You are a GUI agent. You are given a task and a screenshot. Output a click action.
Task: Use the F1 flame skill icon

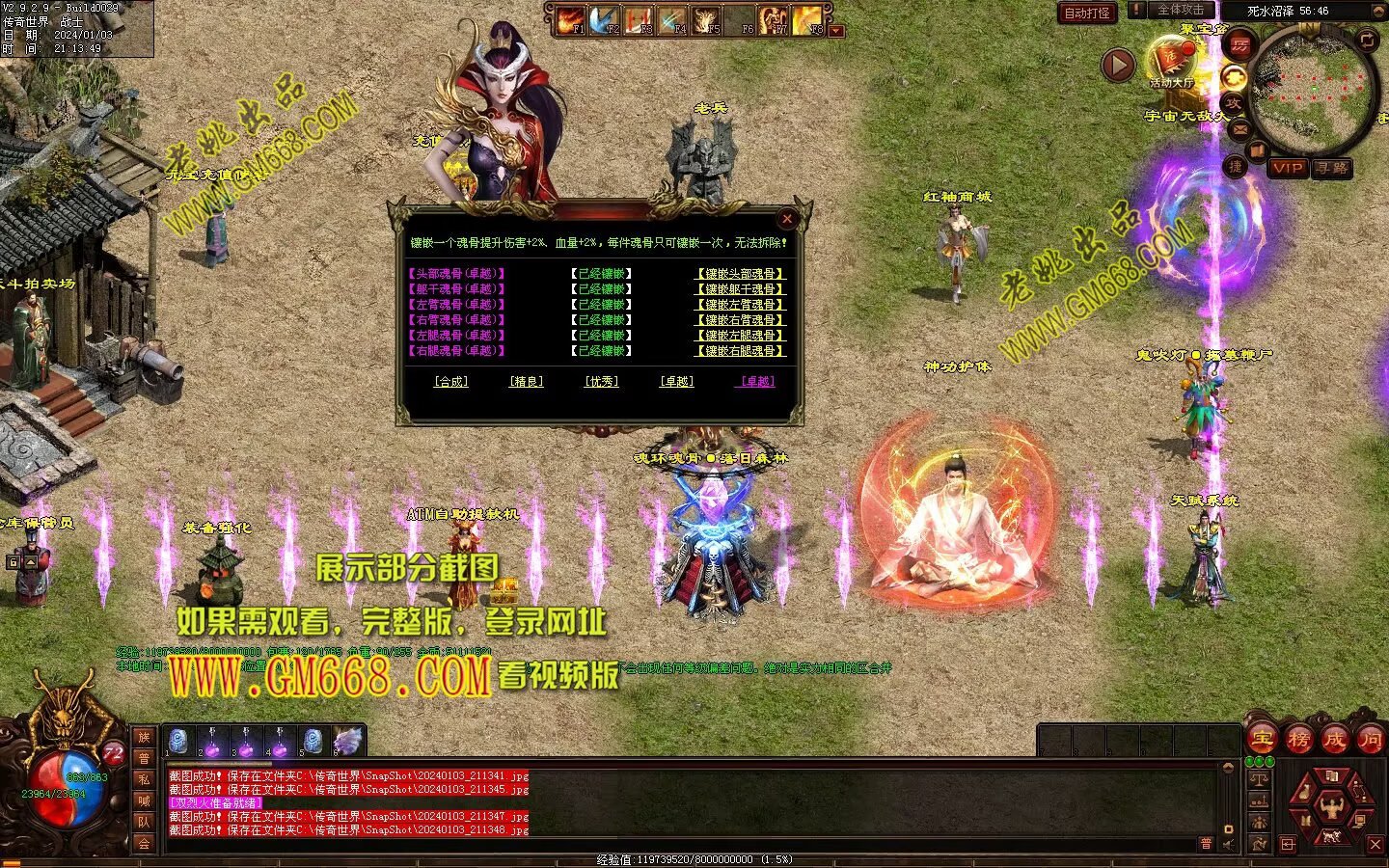[x=570, y=19]
